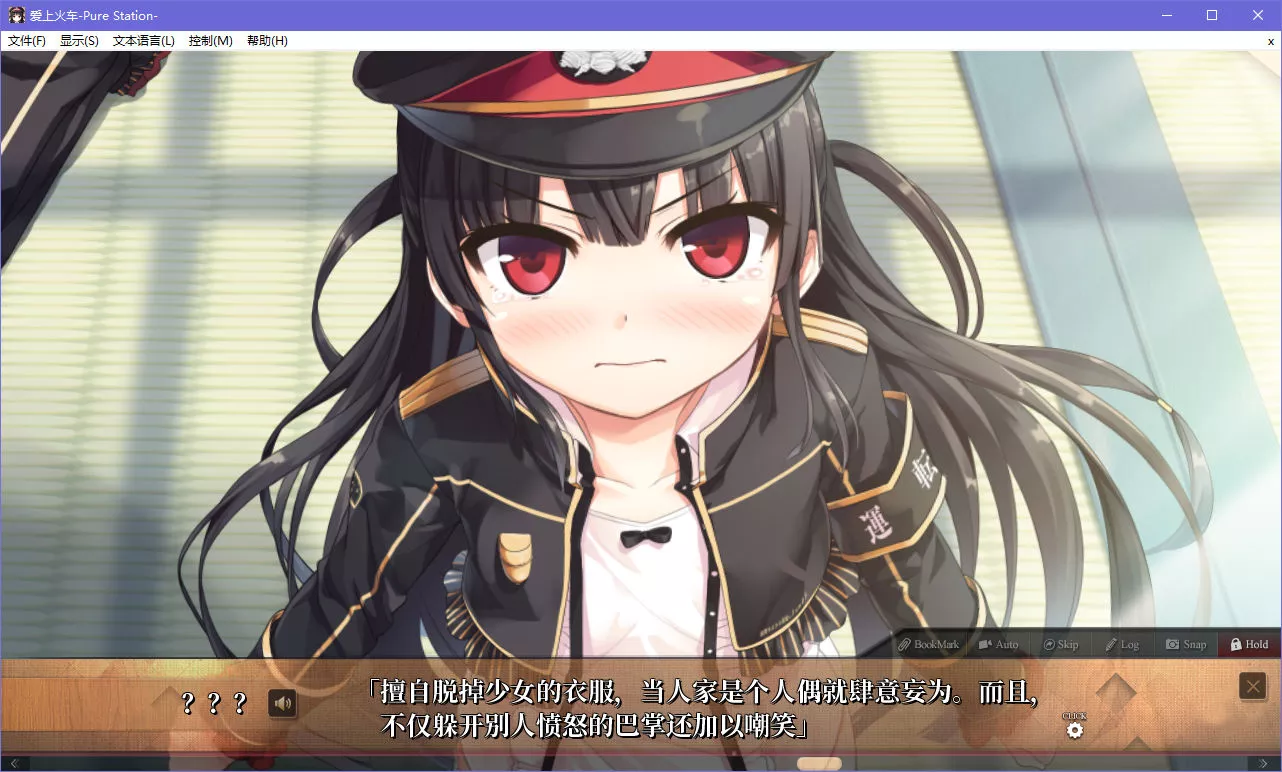Toggle the Hold lock button

coord(1249,644)
